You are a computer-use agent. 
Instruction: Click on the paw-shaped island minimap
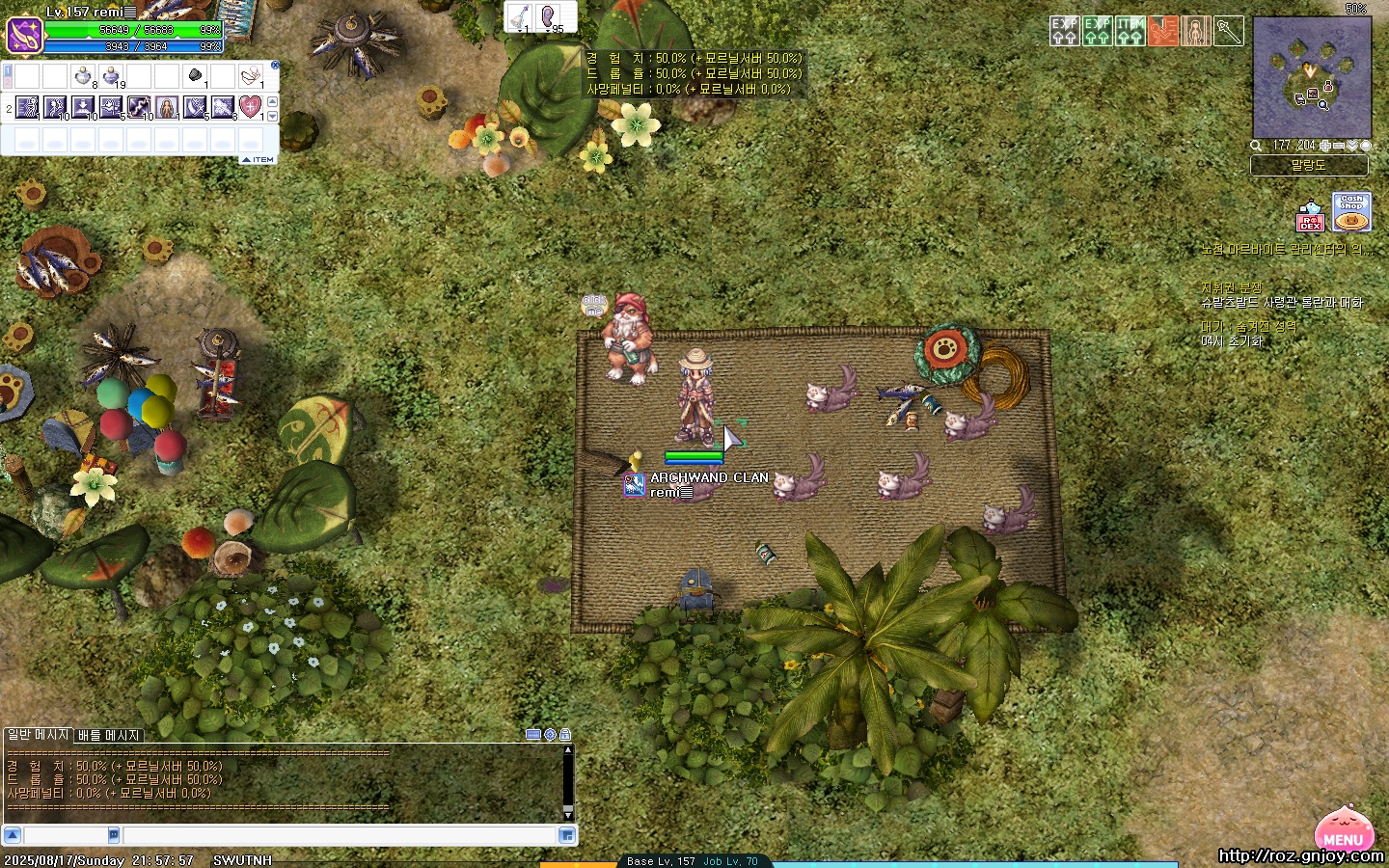pyautogui.click(x=1311, y=77)
